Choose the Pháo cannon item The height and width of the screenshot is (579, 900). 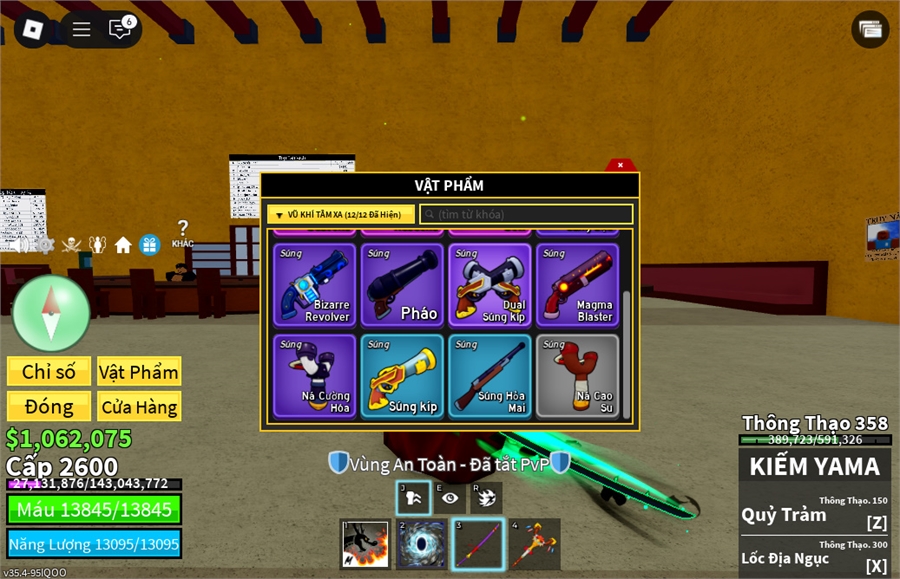pos(402,285)
